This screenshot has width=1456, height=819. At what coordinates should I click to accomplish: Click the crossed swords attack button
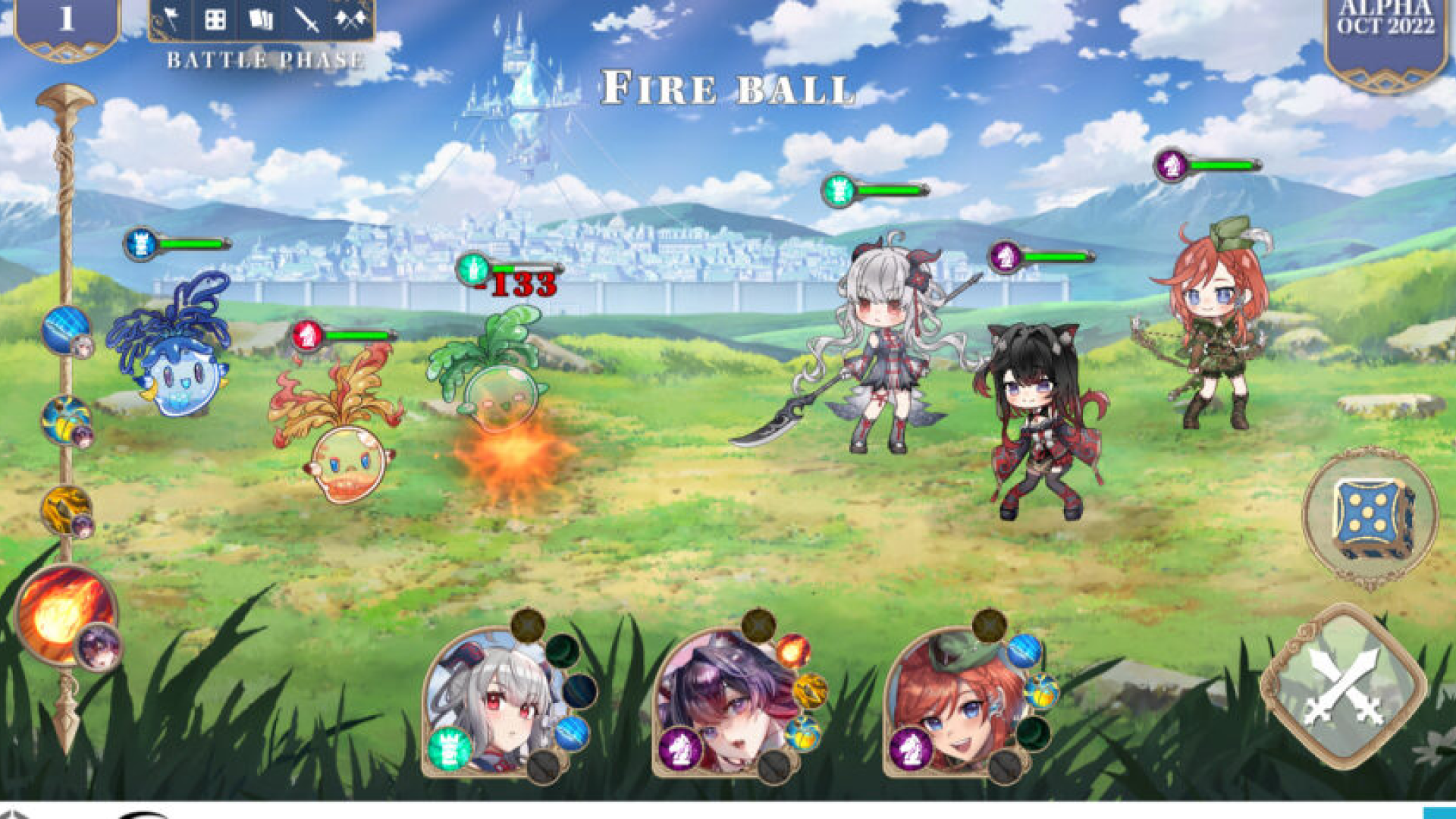click(1343, 686)
